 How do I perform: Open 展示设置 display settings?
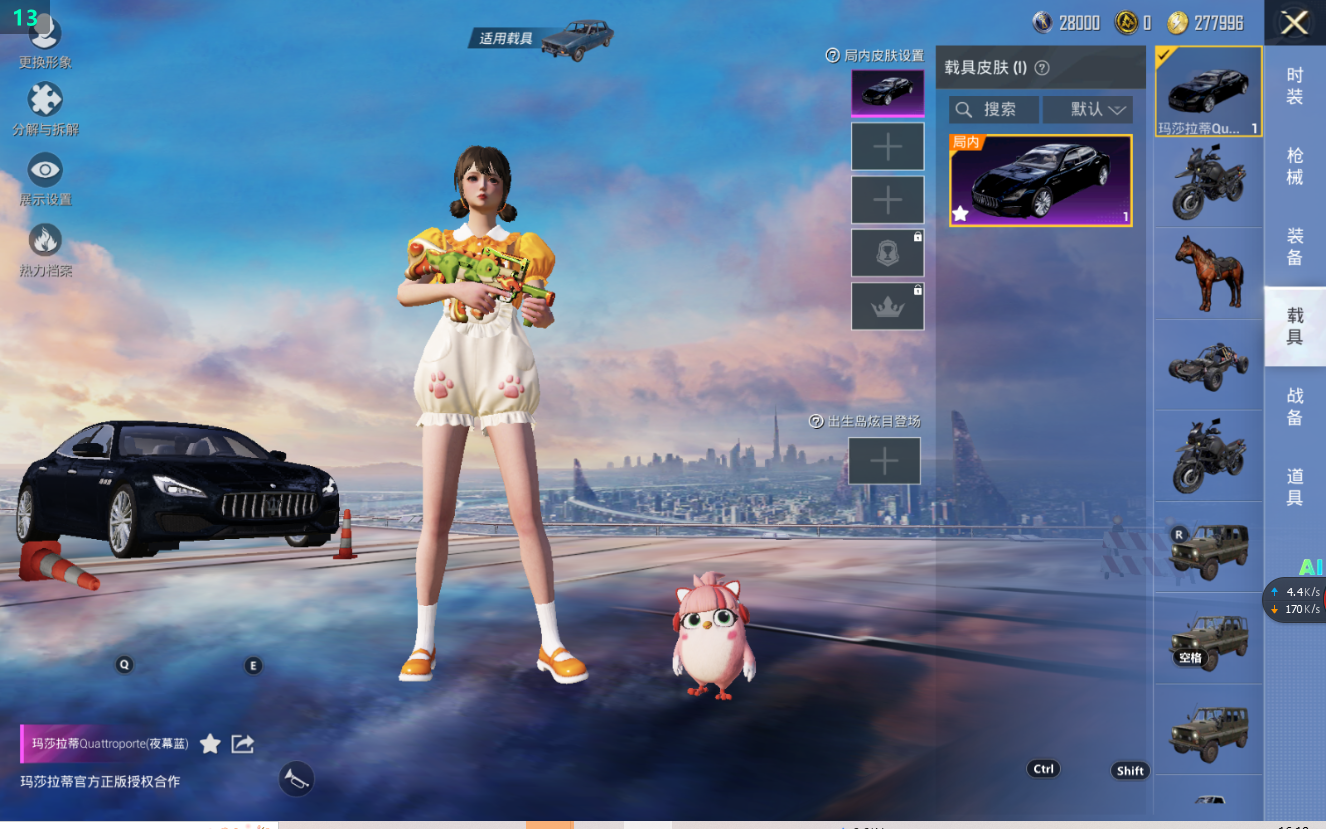45,178
